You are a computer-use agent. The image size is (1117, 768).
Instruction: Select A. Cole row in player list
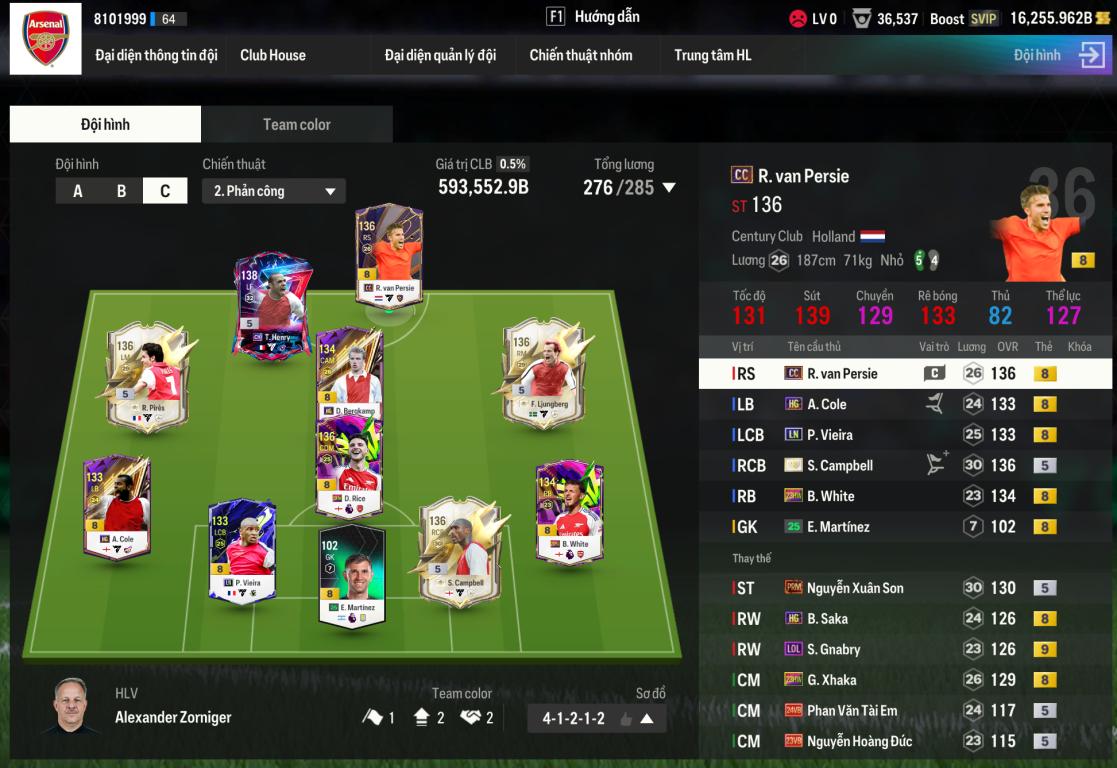[x=905, y=404]
